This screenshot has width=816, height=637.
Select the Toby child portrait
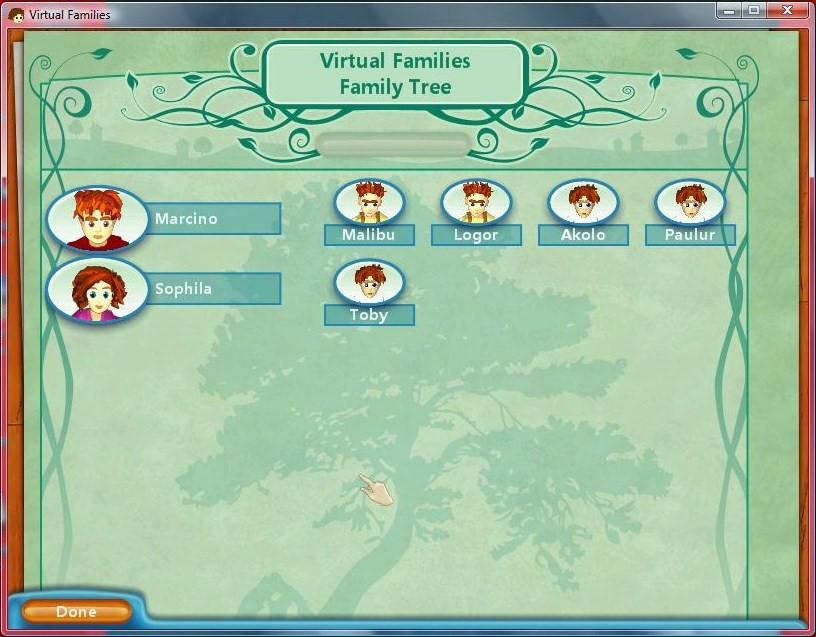pos(369,282)
